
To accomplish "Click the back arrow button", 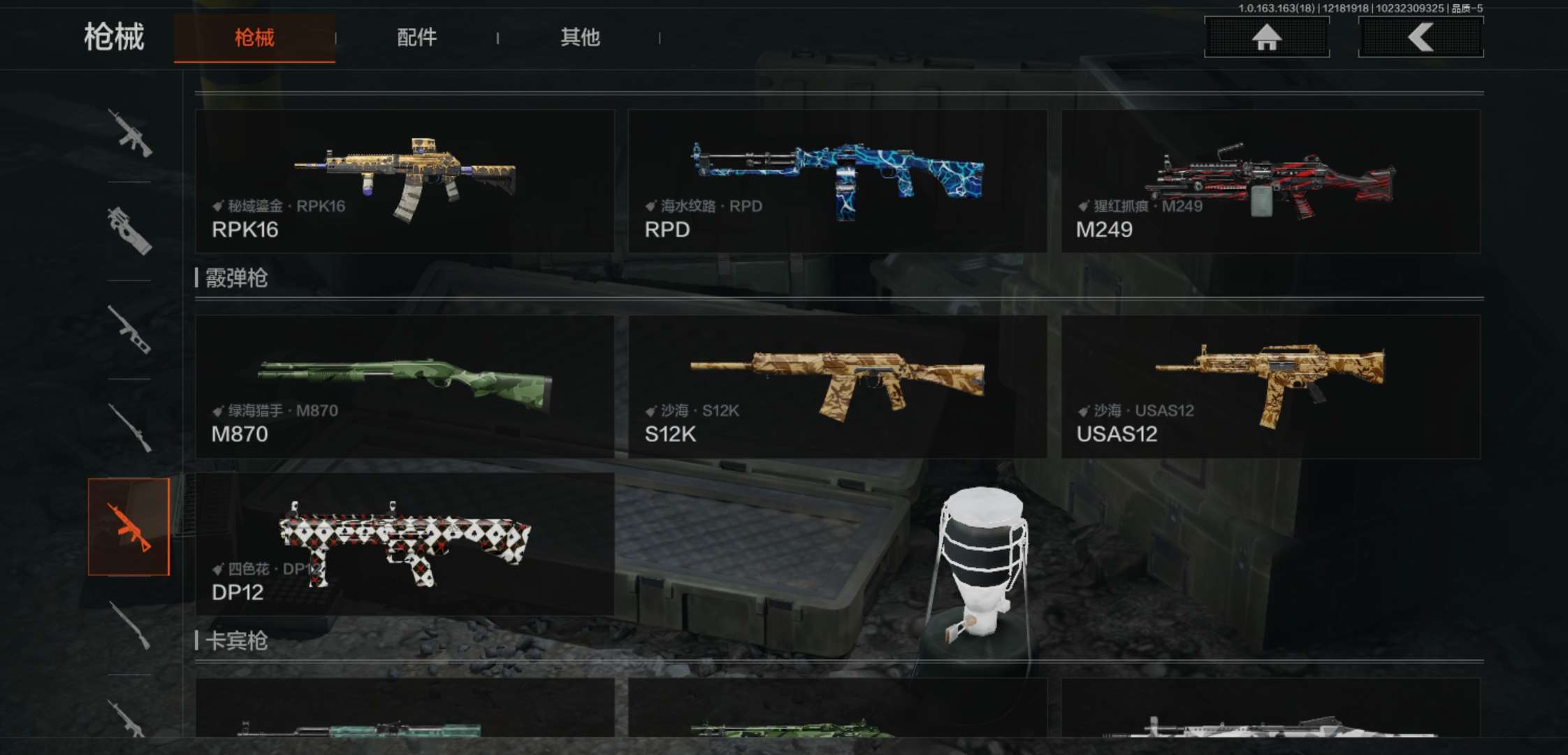I will tap(1420, 37).
